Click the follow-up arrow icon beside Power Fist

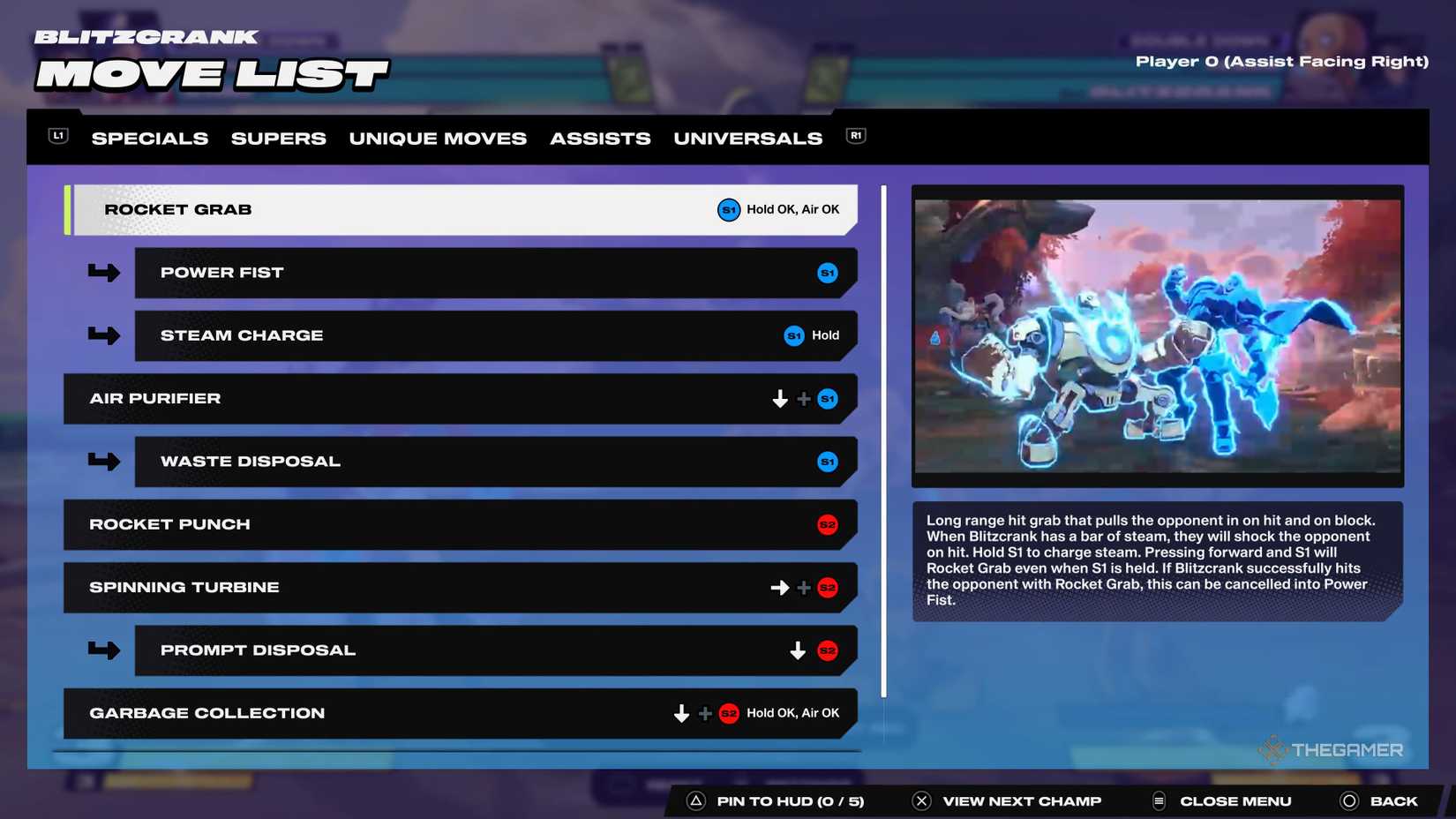tap(103, 273)
